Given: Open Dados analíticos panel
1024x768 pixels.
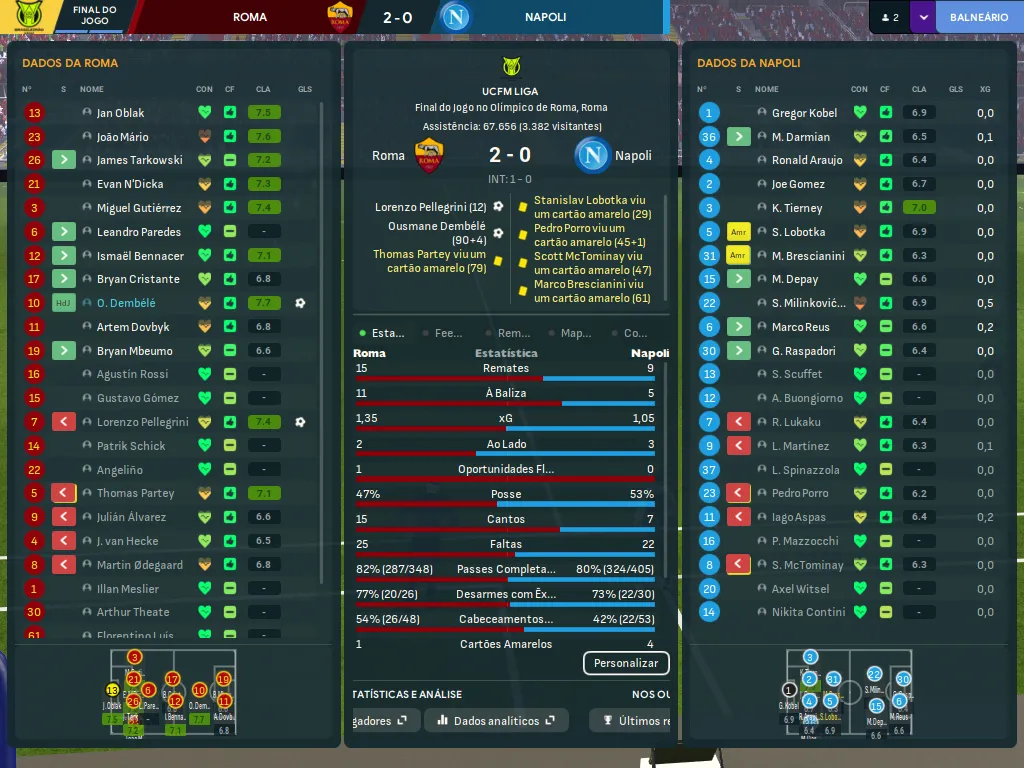Looking at the screenshot, I should (x=496, y=720).
